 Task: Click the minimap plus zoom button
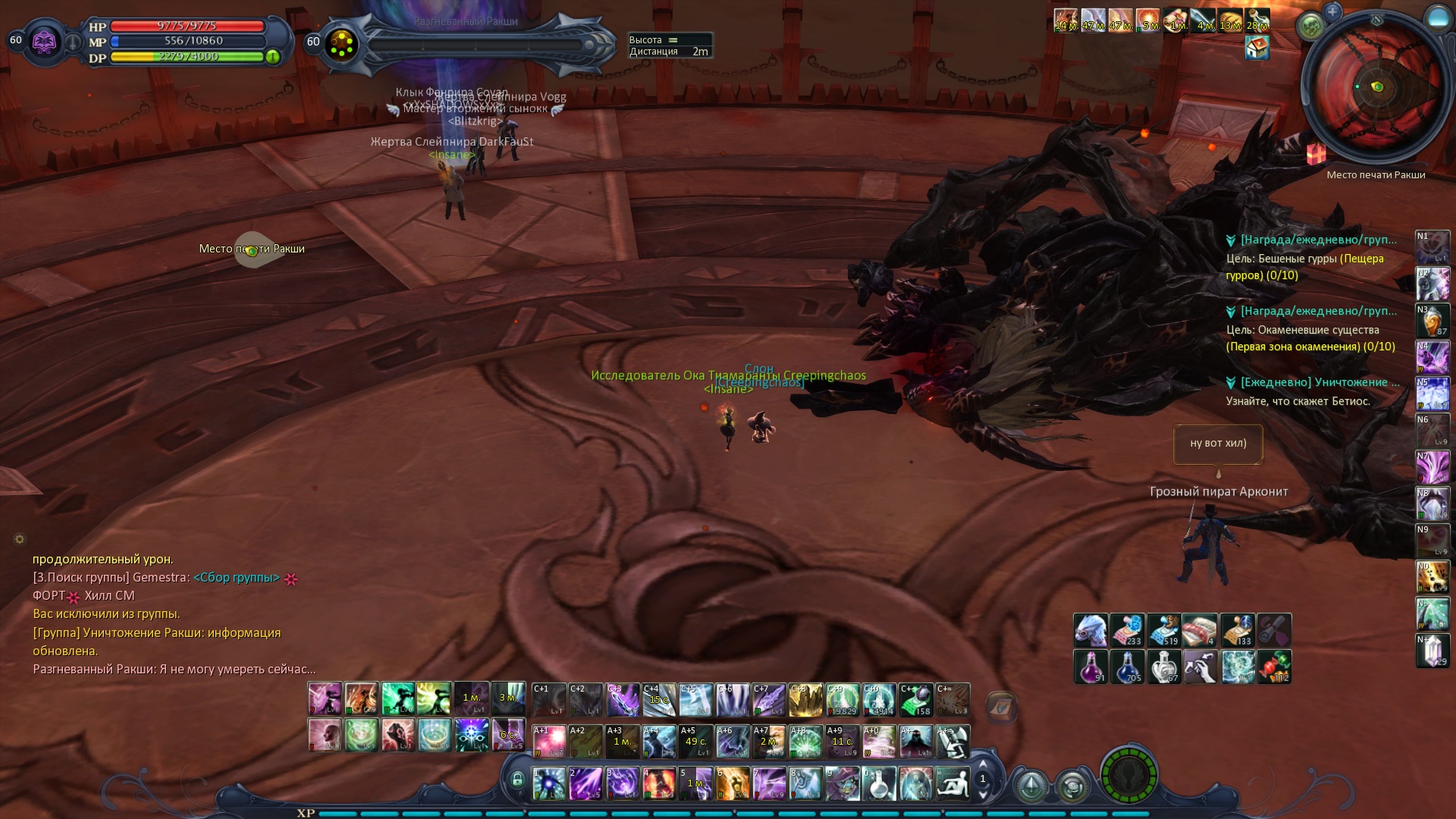coord(1332,11)
